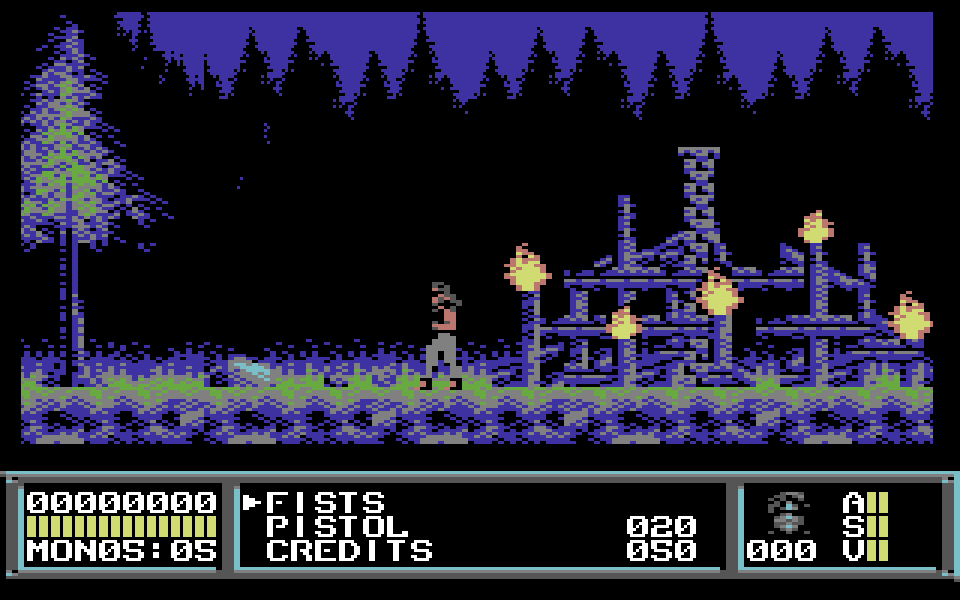
Task: Select the CREDITS inventory entry
Action: [x=349, y=550]
